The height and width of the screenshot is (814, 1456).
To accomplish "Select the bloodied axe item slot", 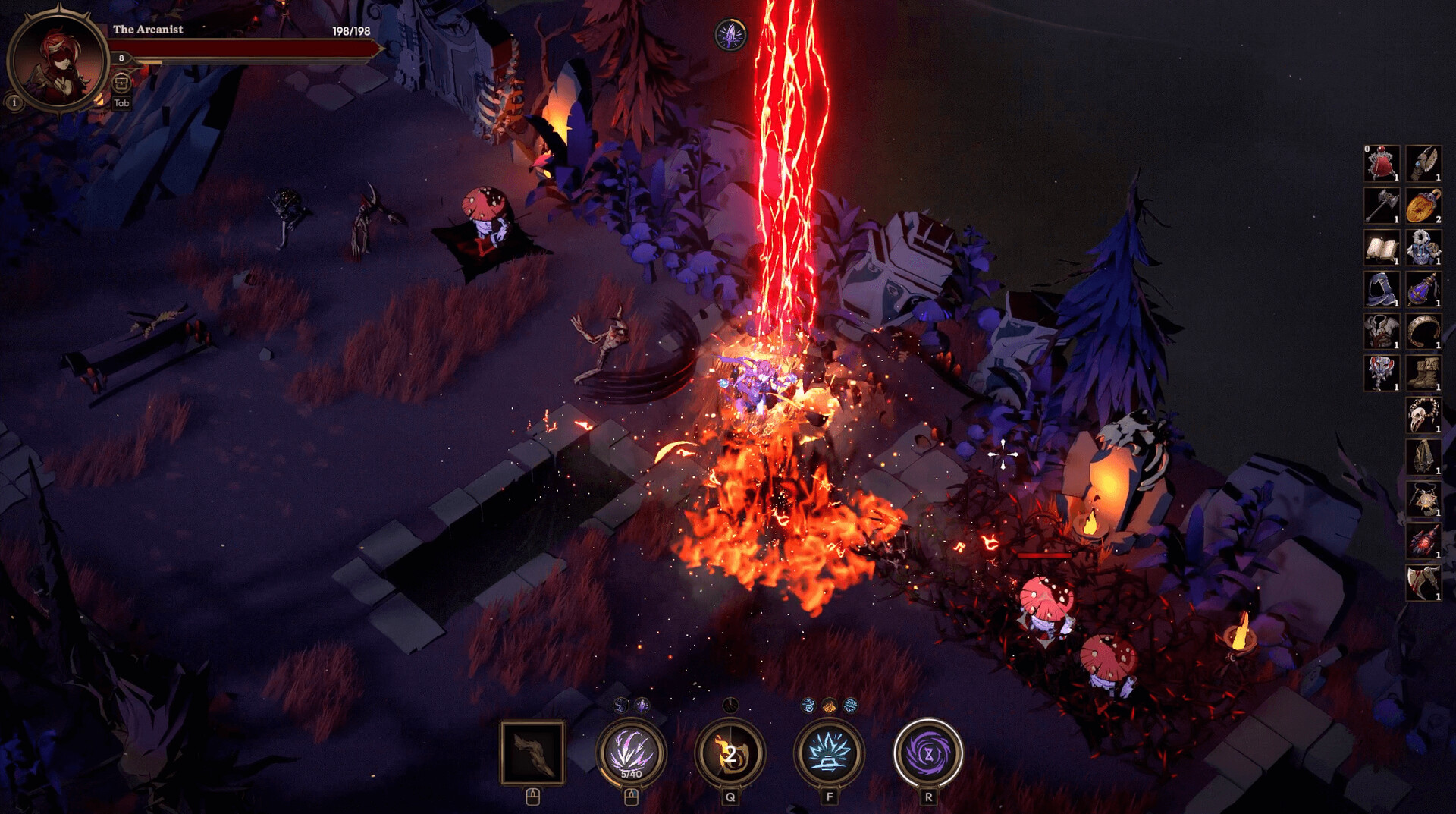I will pyautogui.click(x=1423, y=583).
